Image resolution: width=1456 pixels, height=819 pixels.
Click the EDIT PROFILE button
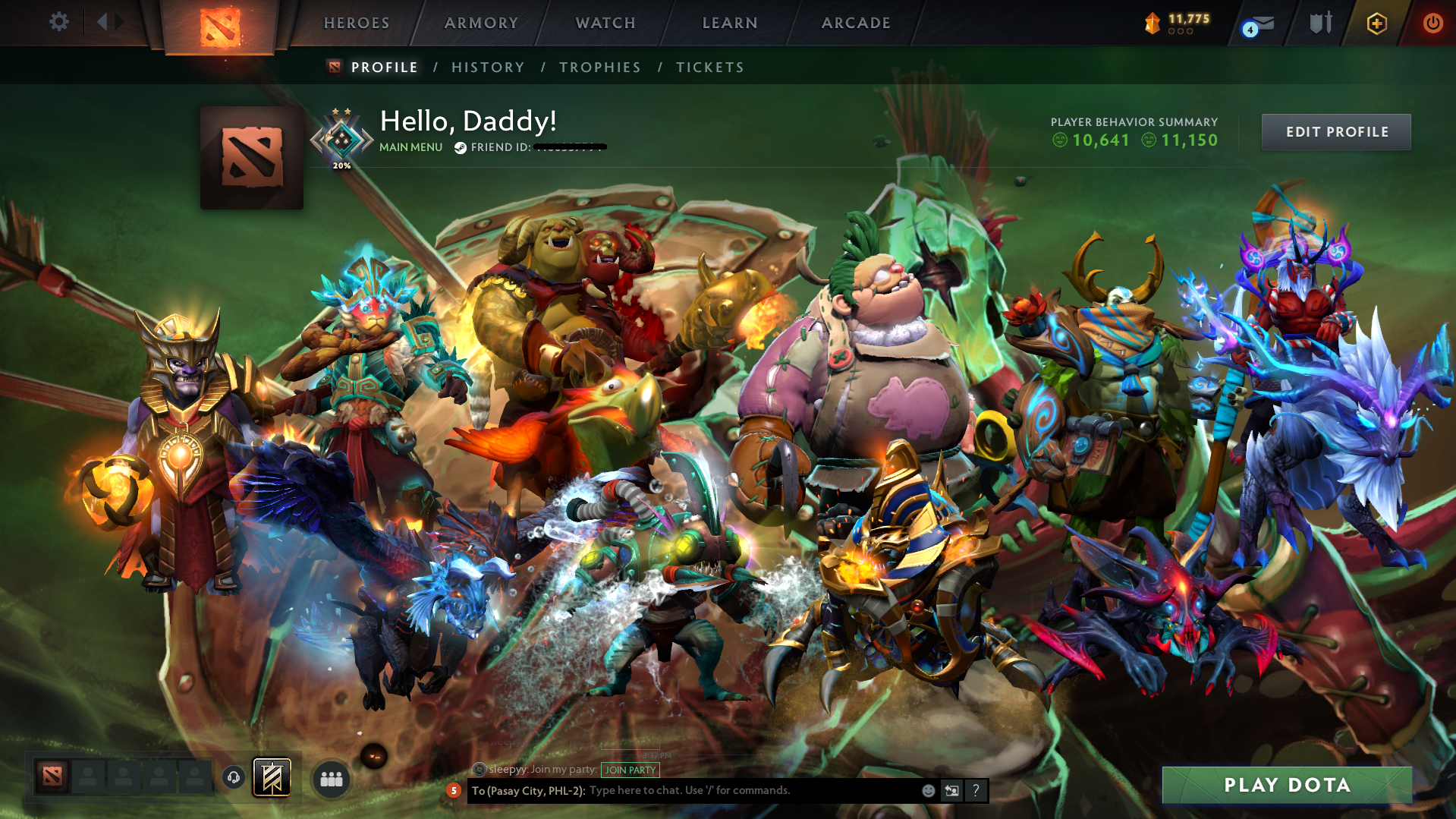click(x=1335, y=131)
